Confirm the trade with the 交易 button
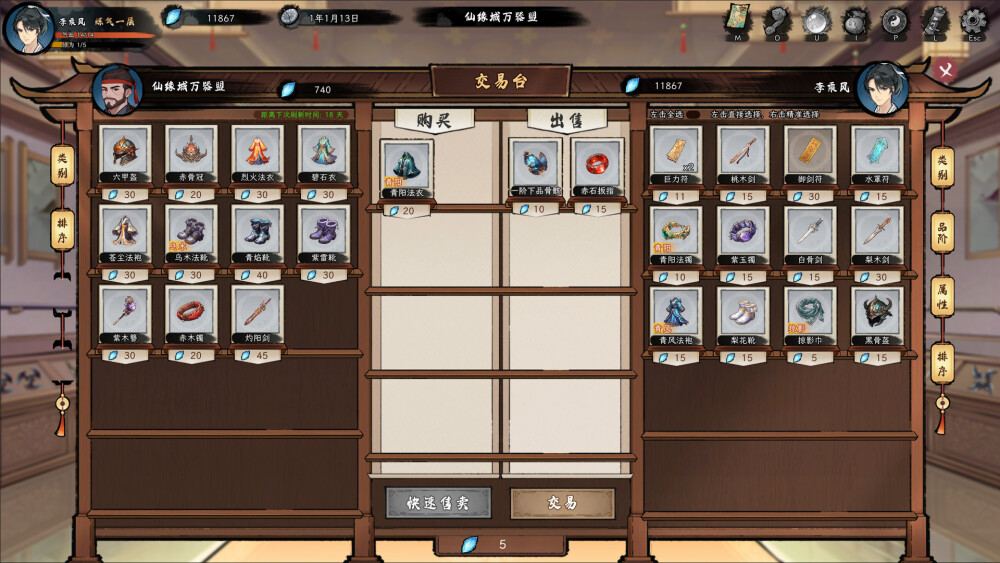1000x563 pixels. (562, 503)
